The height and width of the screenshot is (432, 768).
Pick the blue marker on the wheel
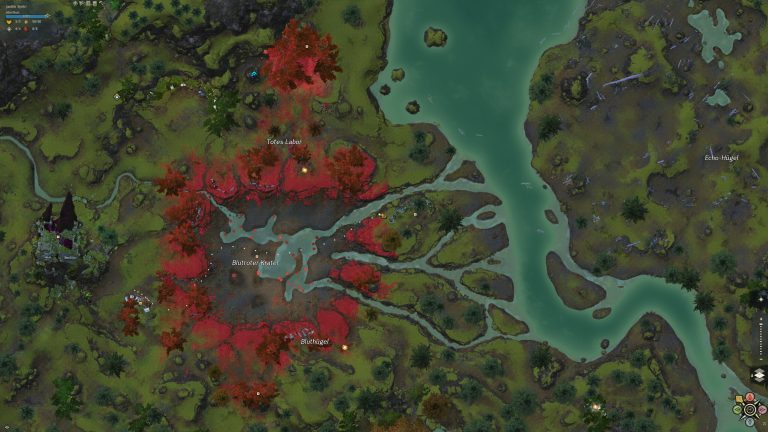(750, 421)
